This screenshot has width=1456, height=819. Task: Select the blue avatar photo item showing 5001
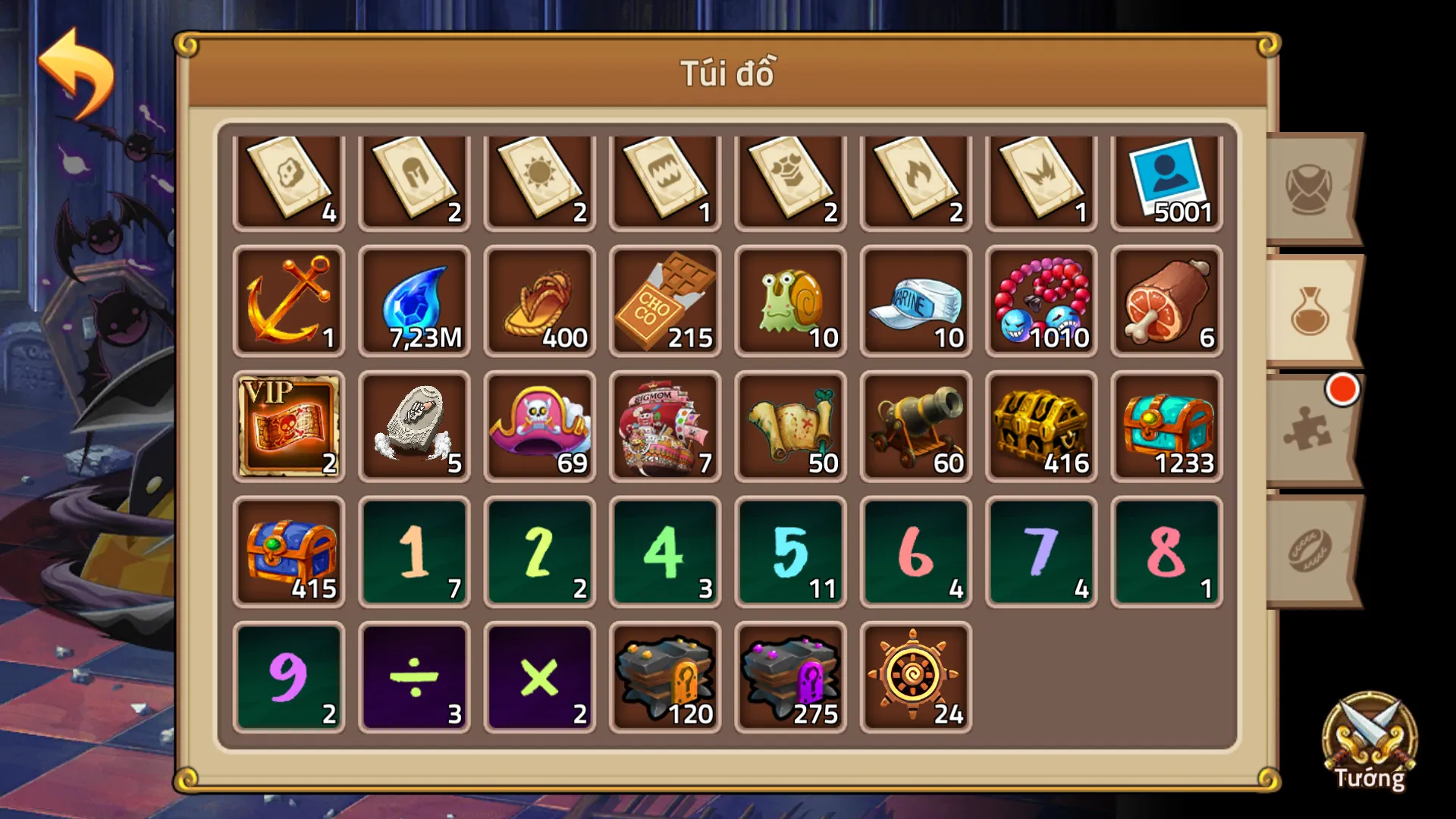pos(1166,180)
